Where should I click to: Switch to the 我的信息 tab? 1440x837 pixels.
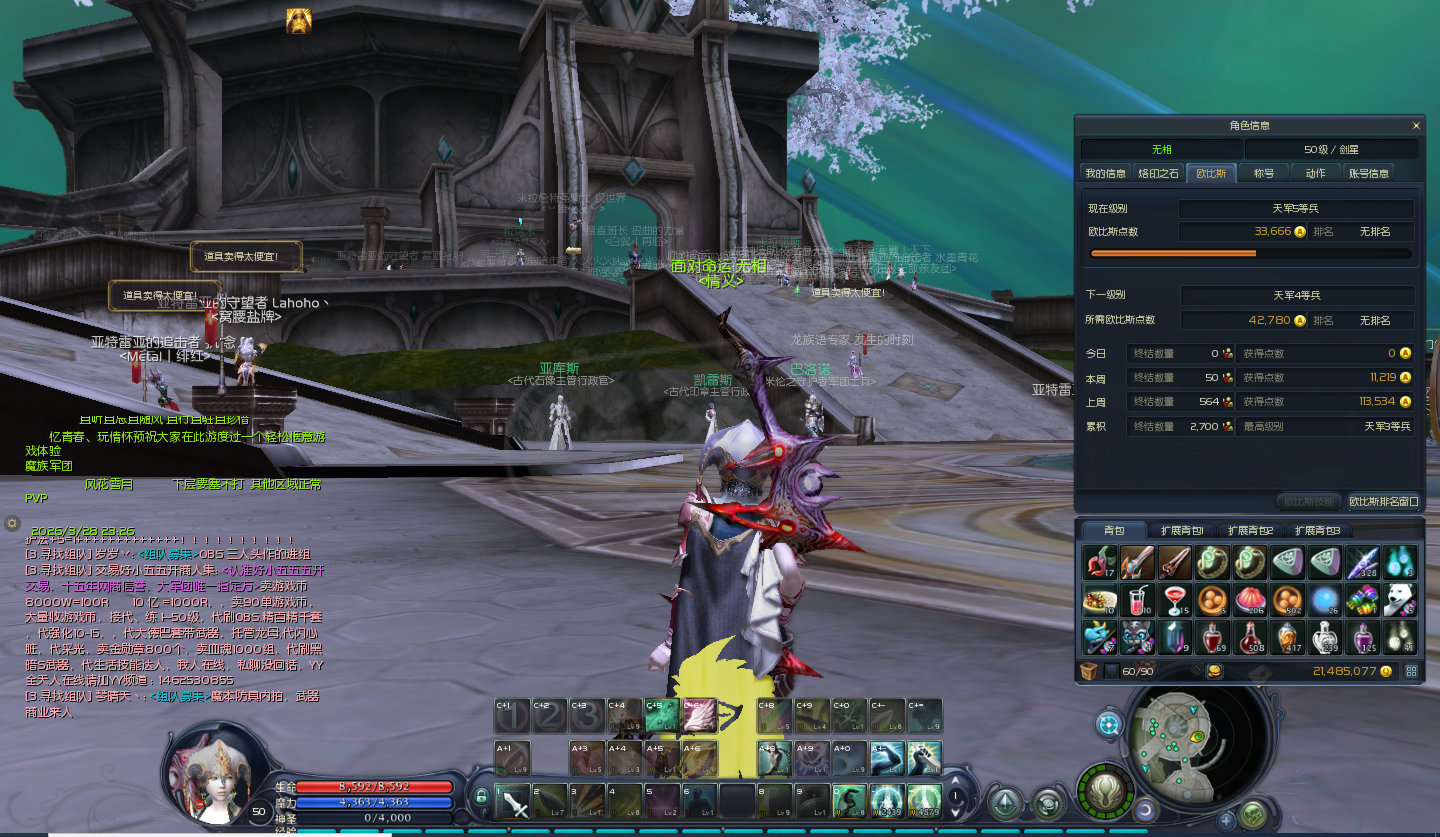(x=1105, y=173)
